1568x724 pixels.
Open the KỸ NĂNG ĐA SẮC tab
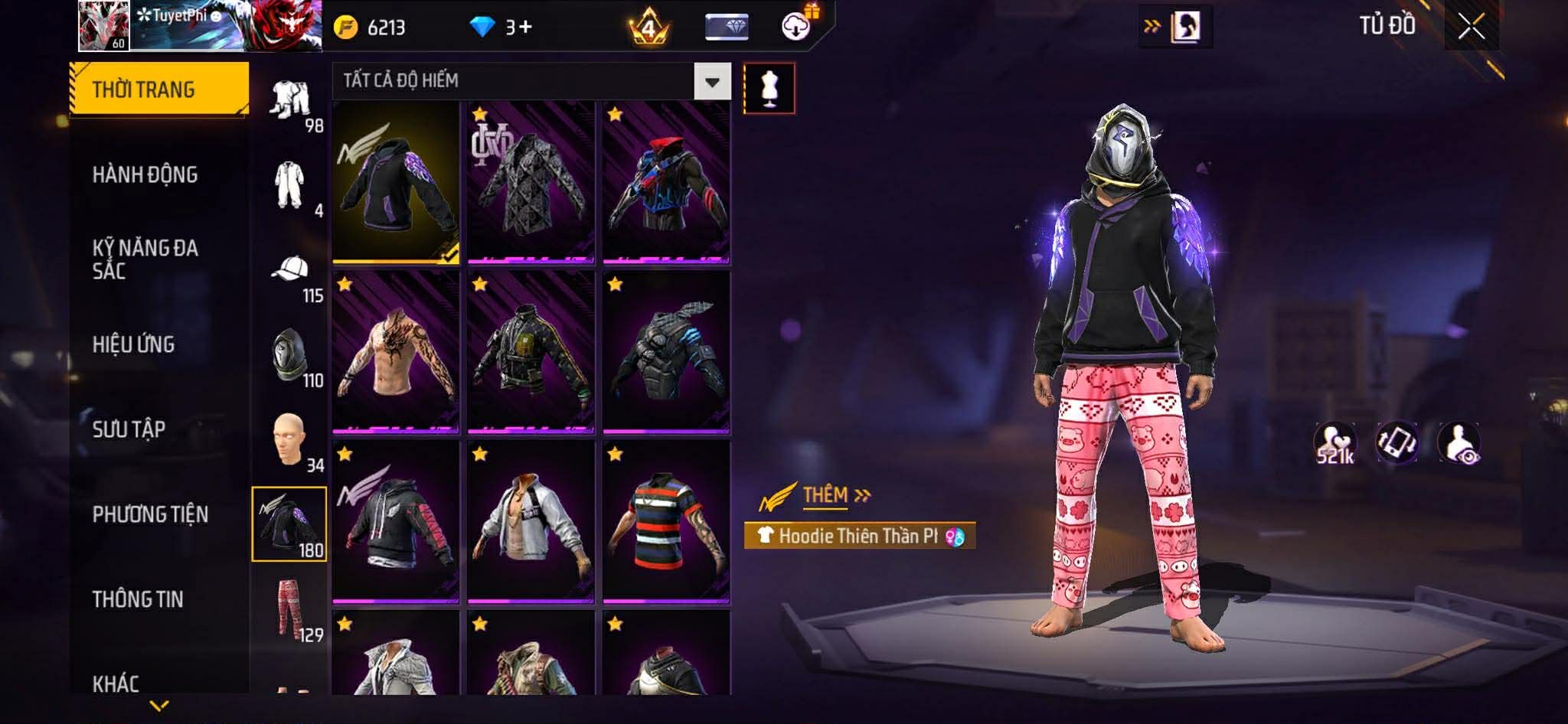point(145,259)
